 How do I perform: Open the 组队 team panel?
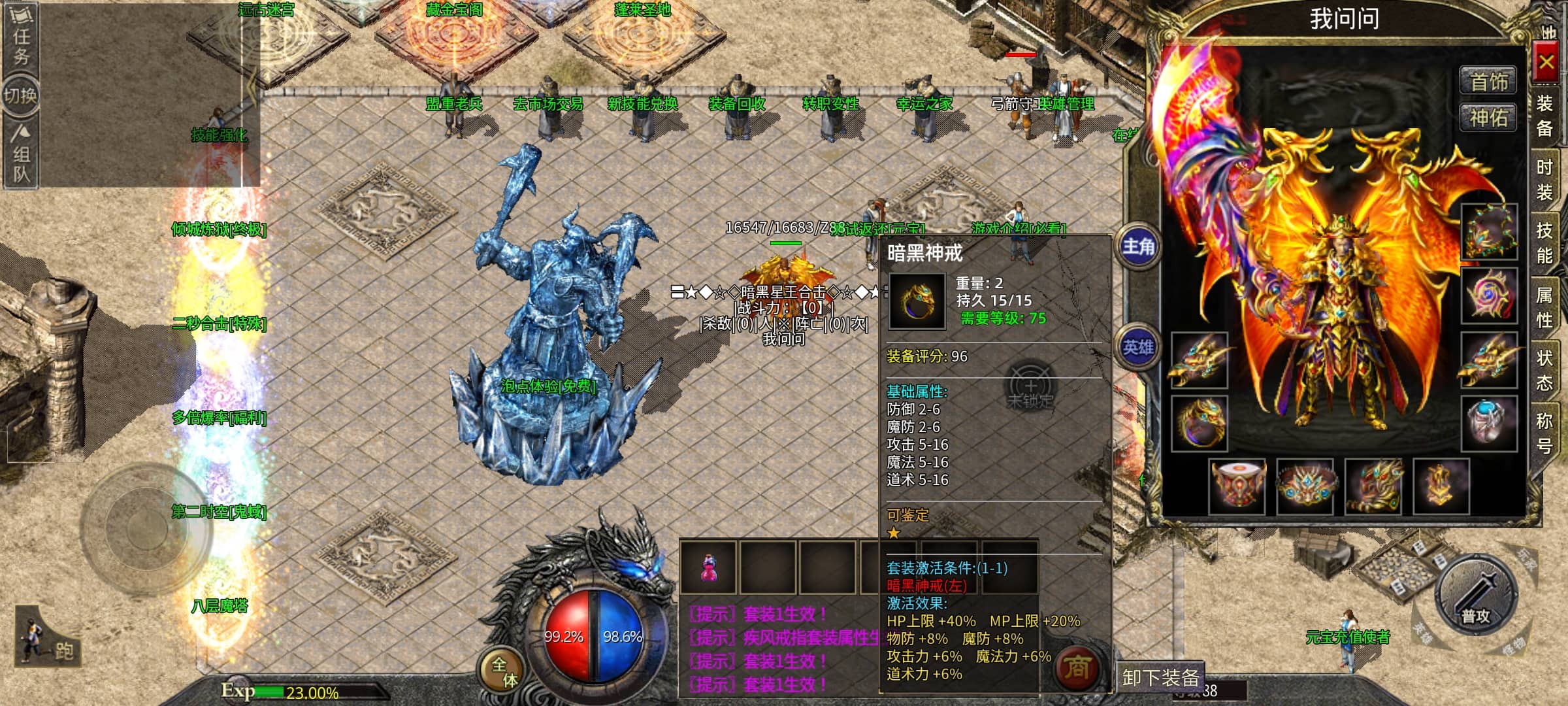click(21, 156)
